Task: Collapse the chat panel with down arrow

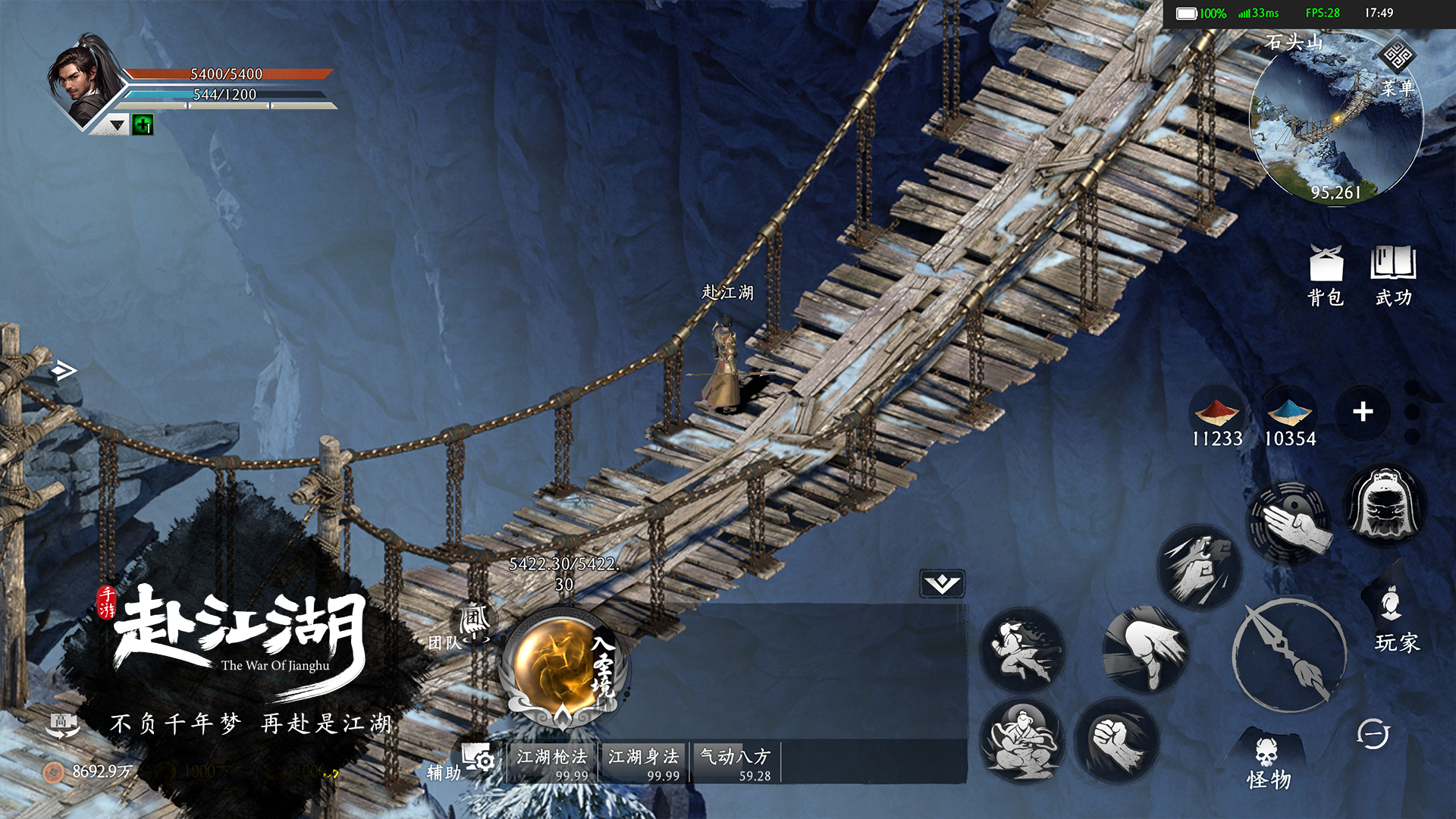Action: tap(942, 583)
